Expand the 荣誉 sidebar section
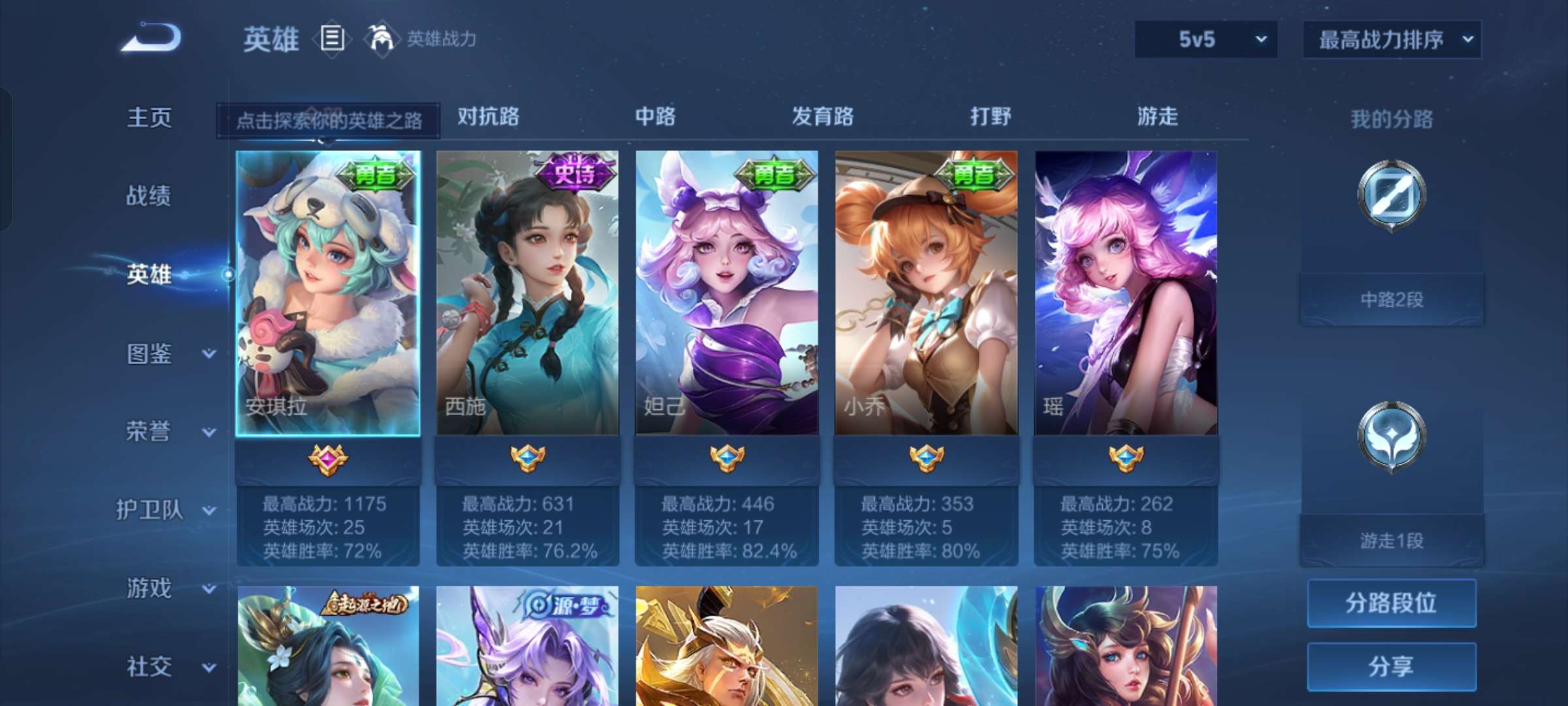Screen dimensions: 1568x706 (151, 432)
